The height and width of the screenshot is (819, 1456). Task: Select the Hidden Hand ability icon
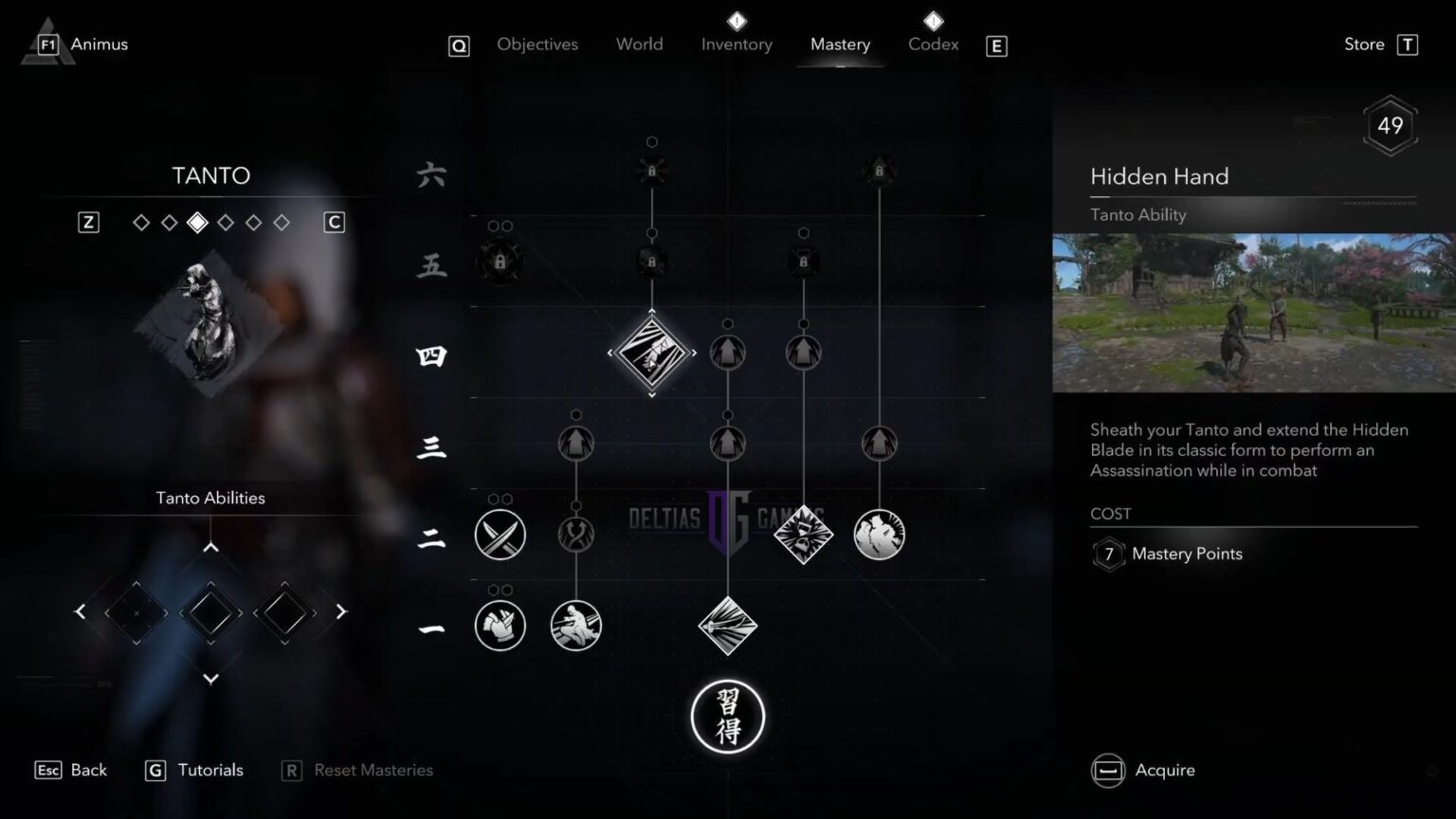click(651, 353)
